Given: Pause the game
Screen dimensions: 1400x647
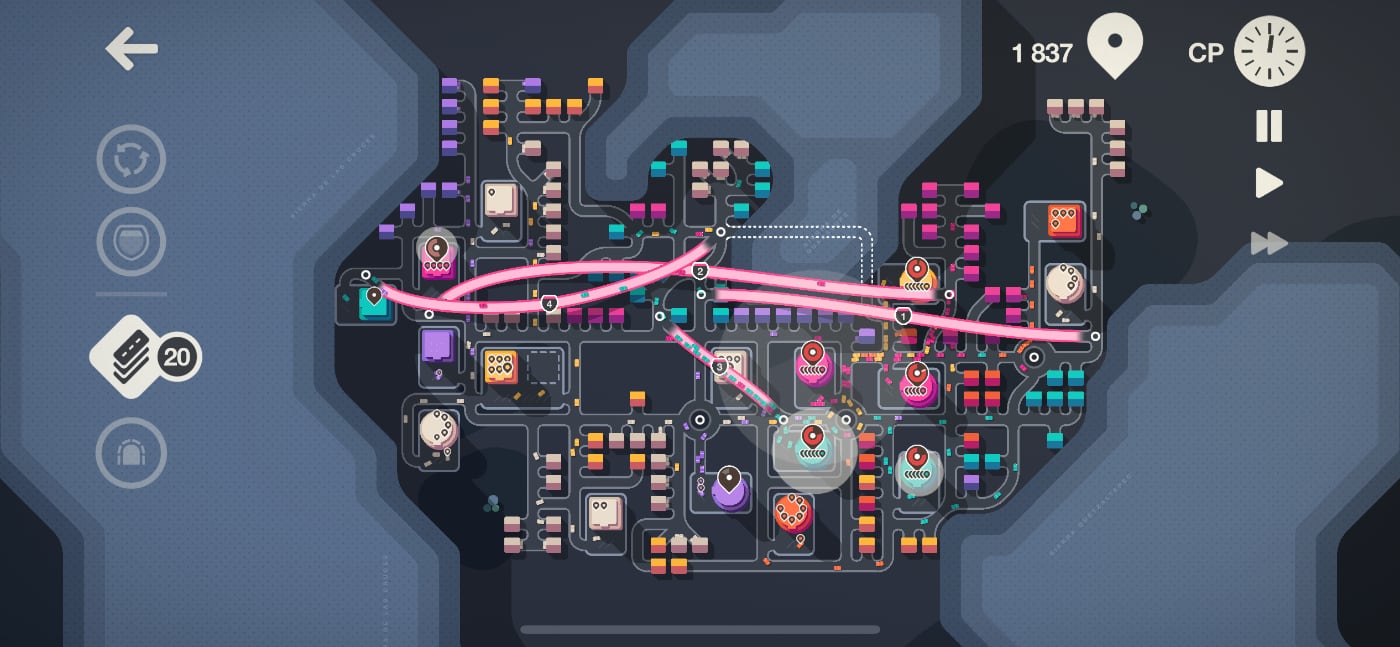Looking at the screenshot, I should pos(1269,126).
